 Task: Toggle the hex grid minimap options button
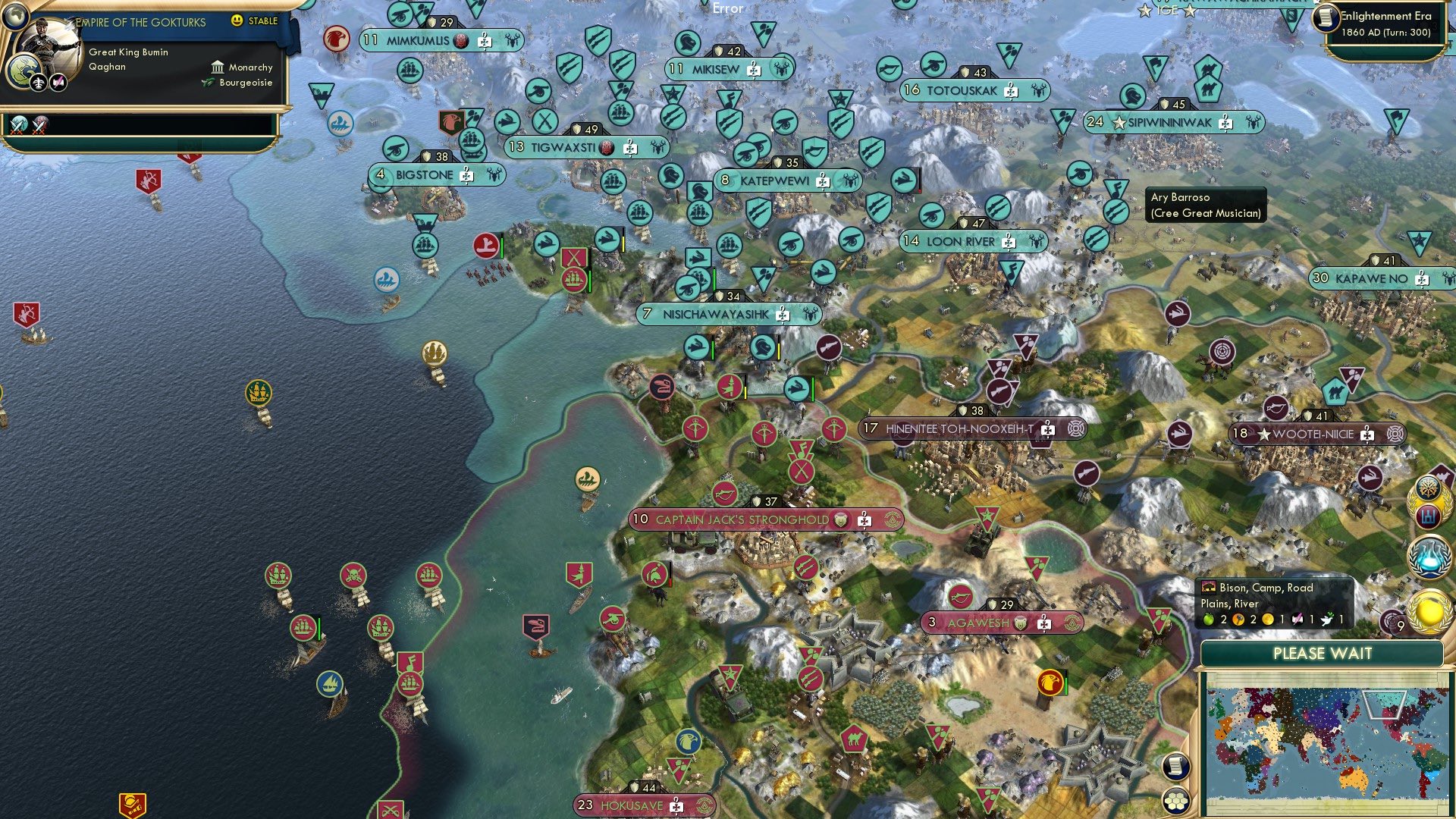[1176, 800]
